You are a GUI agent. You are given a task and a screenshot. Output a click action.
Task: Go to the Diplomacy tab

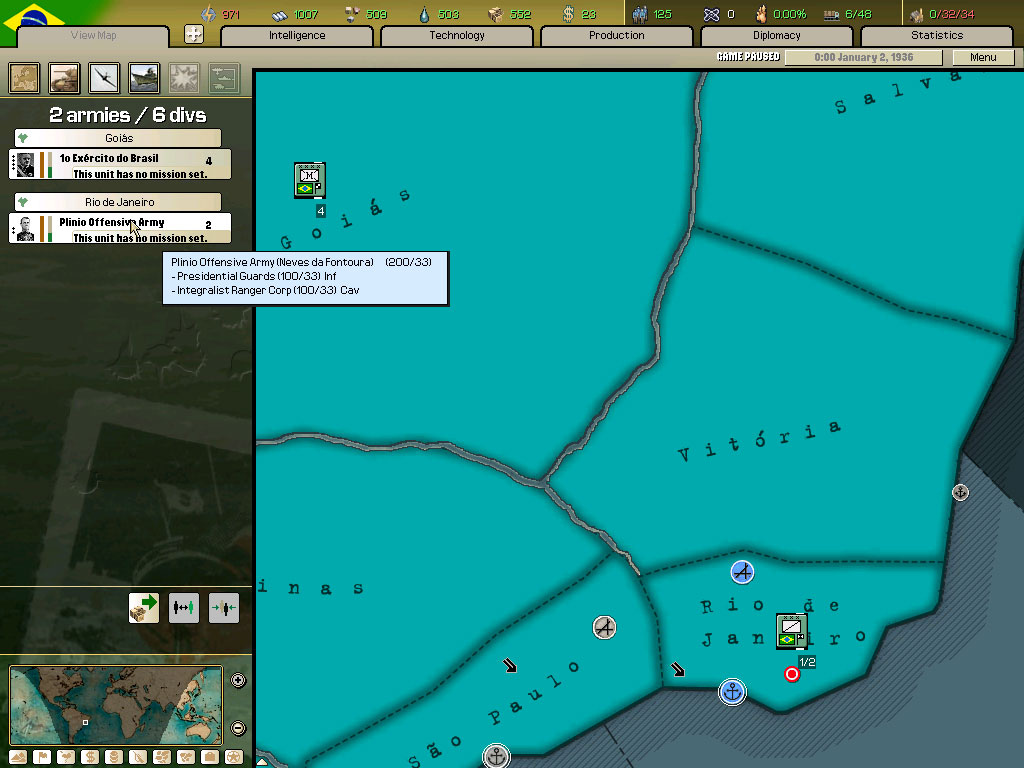pyautogui.click(x=777, y=36)
